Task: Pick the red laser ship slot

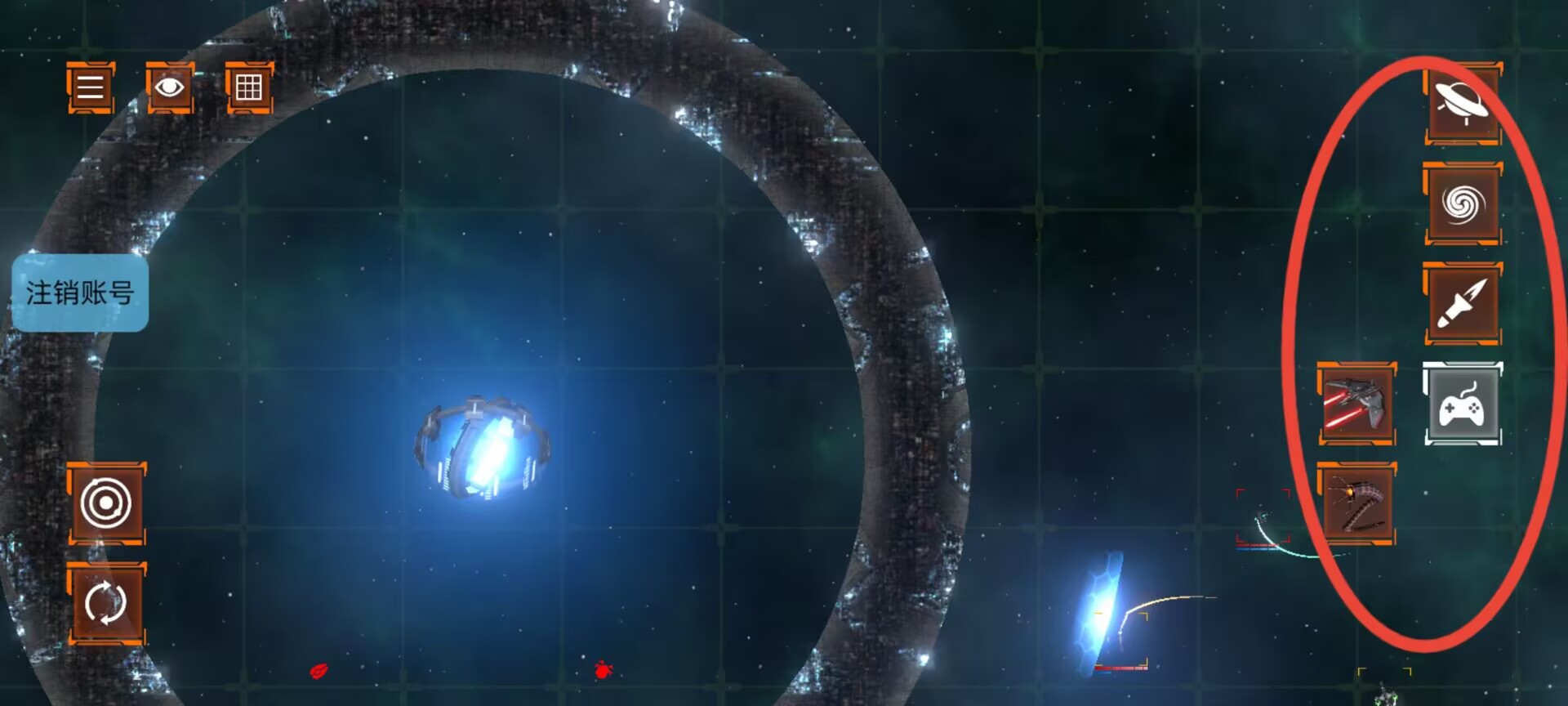Action: 1356,404
